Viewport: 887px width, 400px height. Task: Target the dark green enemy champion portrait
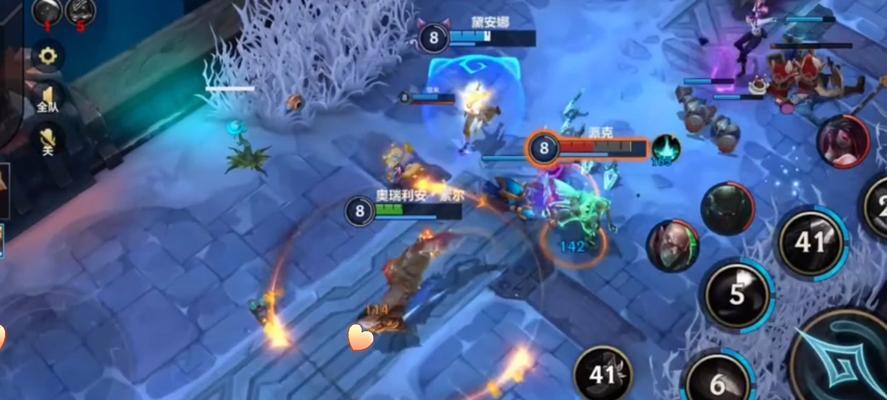[727, 208]
